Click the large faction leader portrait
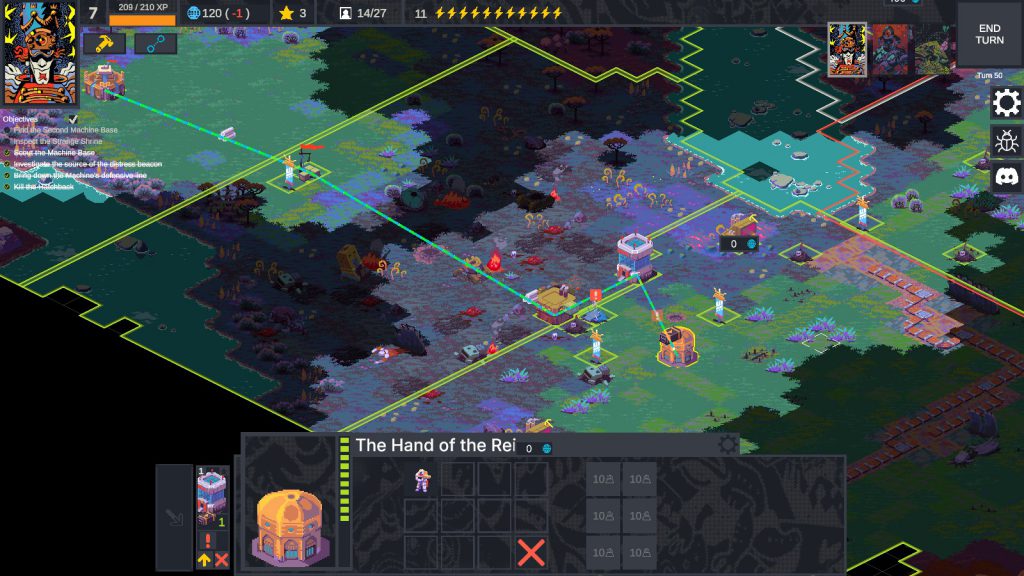 pos(40,53)
